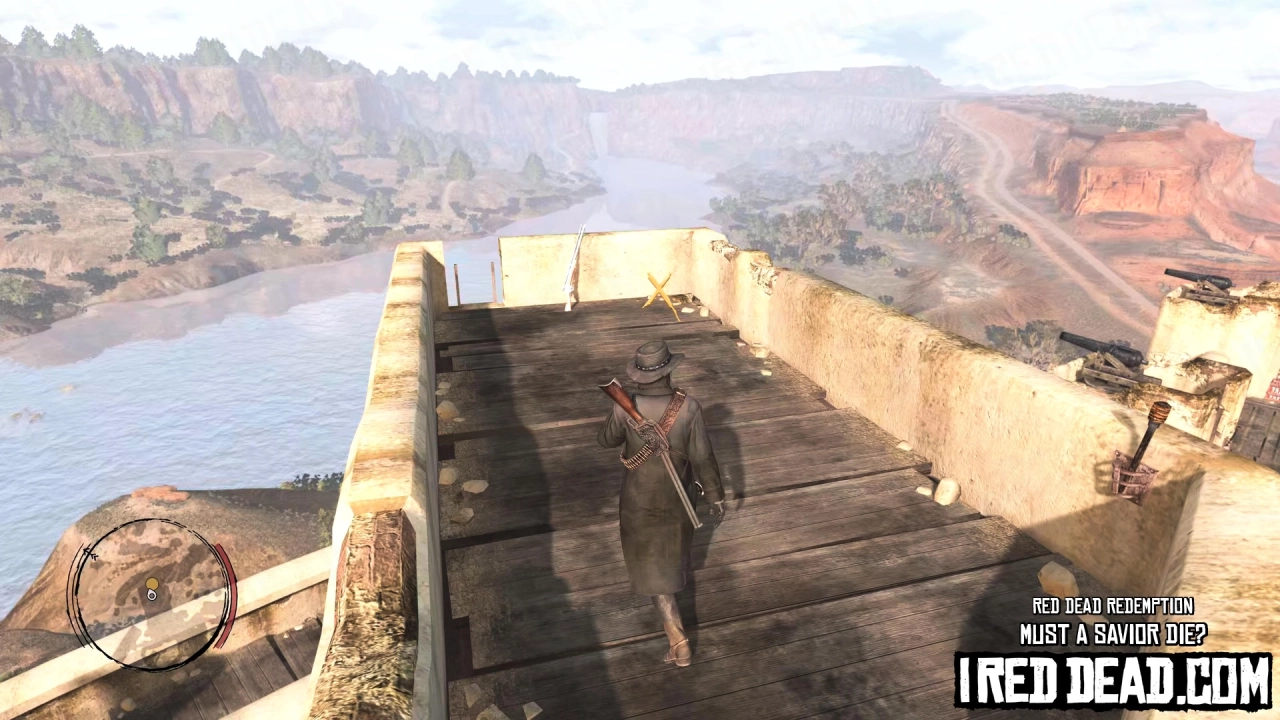Click the yellow objective blip on the minimap
Image resolution: width=1280 pixels, height=720 pixels.
(150, 585)
